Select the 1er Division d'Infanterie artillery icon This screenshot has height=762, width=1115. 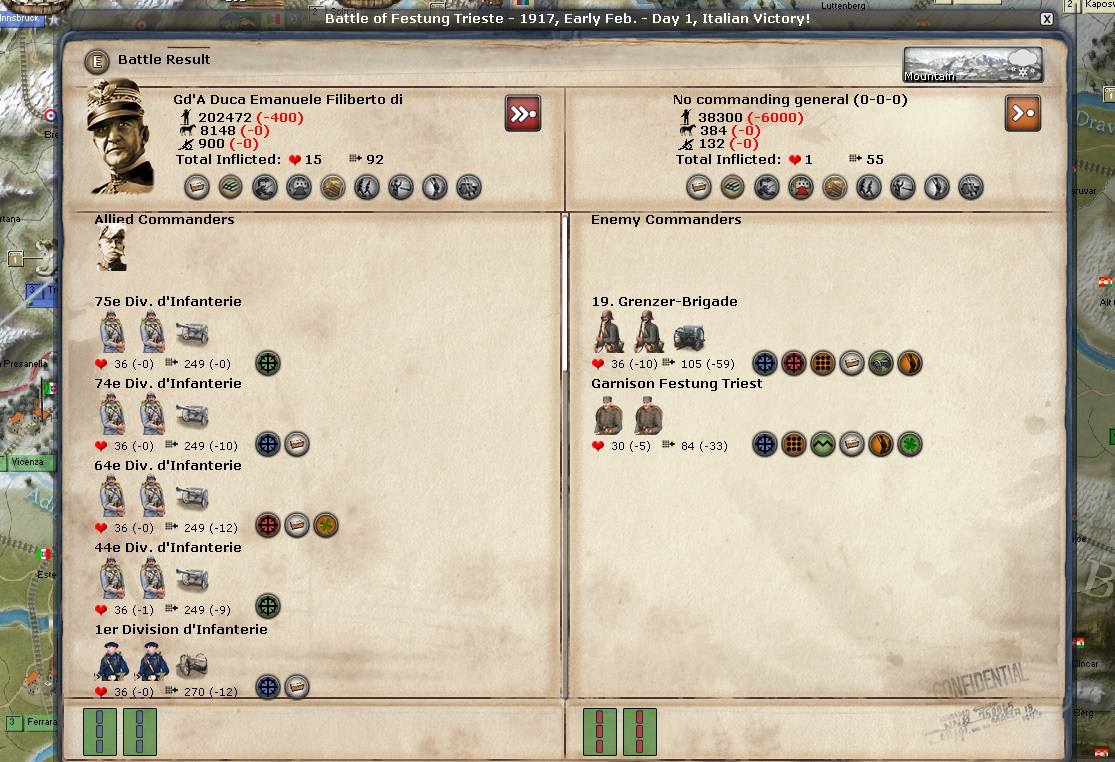pos(192,665)
